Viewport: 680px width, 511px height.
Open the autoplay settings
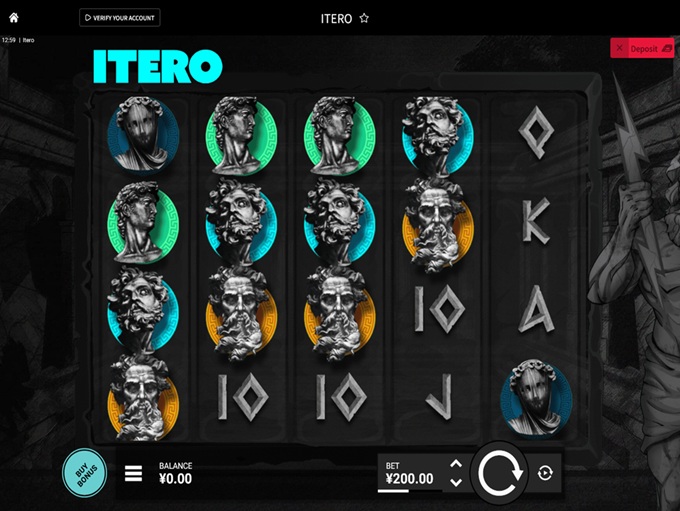545,473
